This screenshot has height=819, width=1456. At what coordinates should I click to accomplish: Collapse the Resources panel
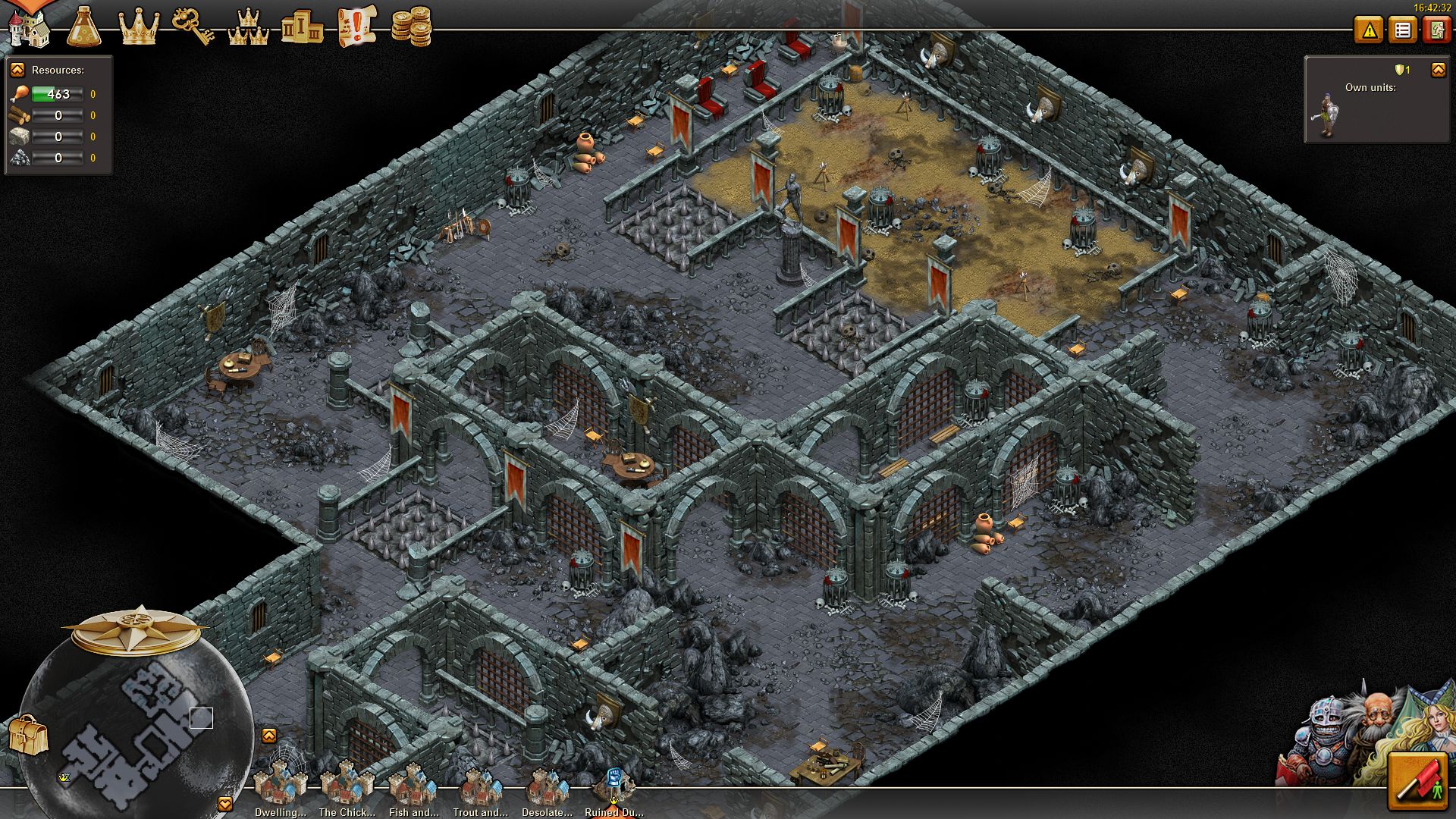point(17,70)
